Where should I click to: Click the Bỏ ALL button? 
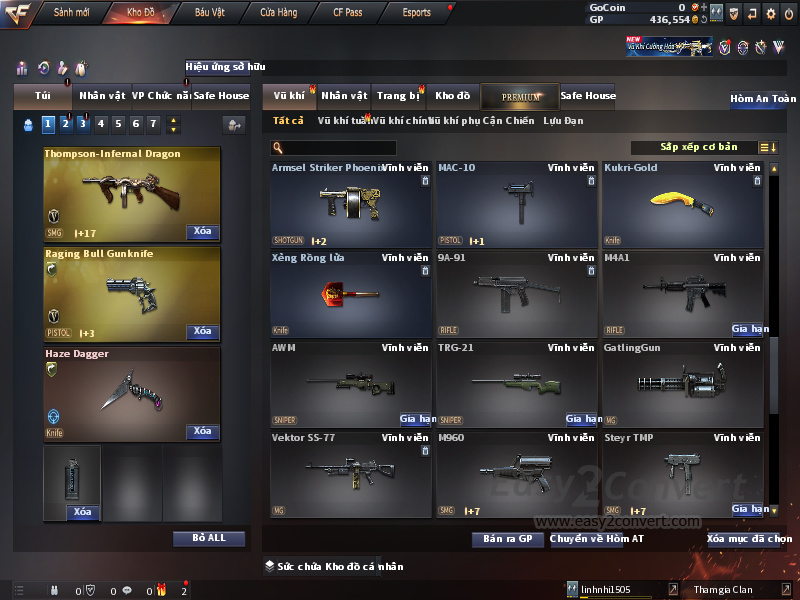point(209,538)
